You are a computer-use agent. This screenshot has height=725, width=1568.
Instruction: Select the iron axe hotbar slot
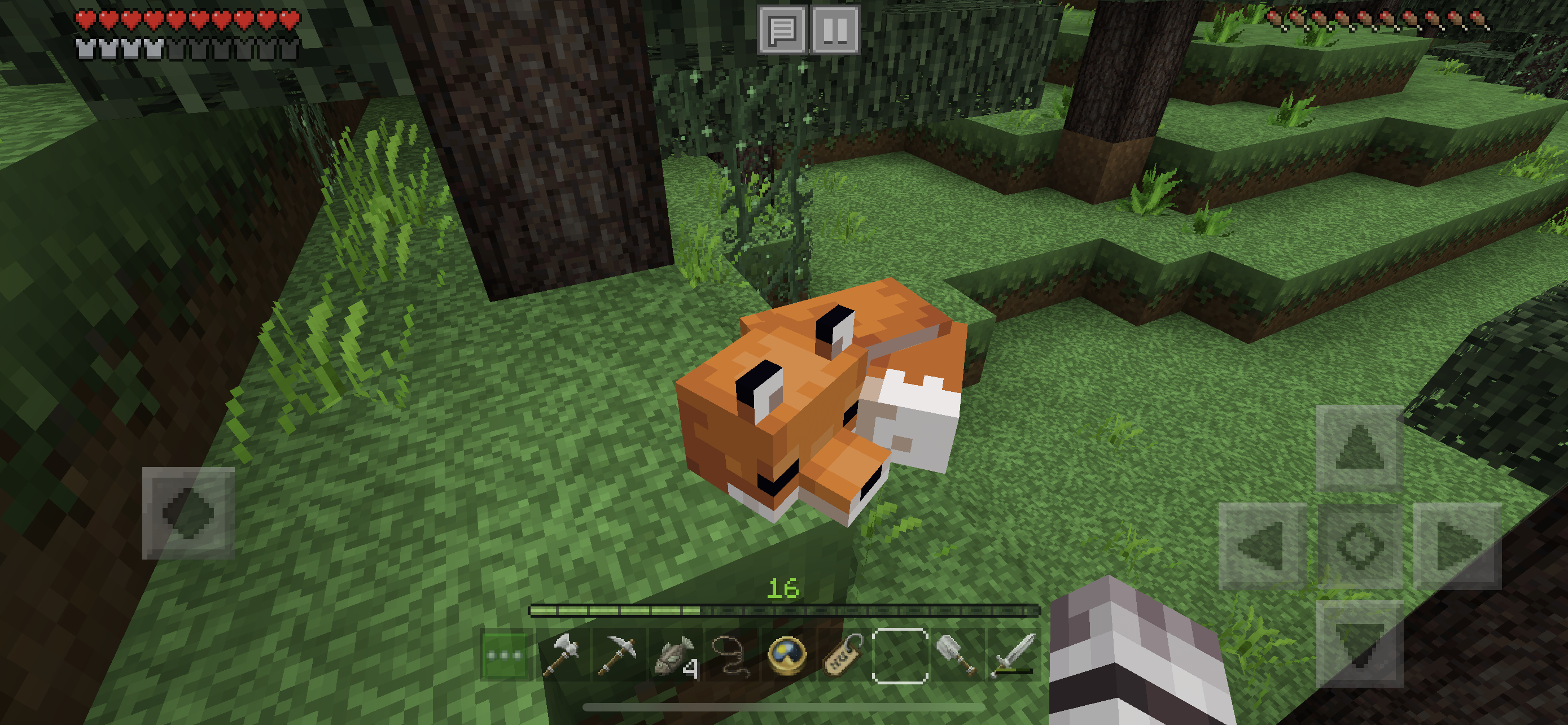coord(563,656)
